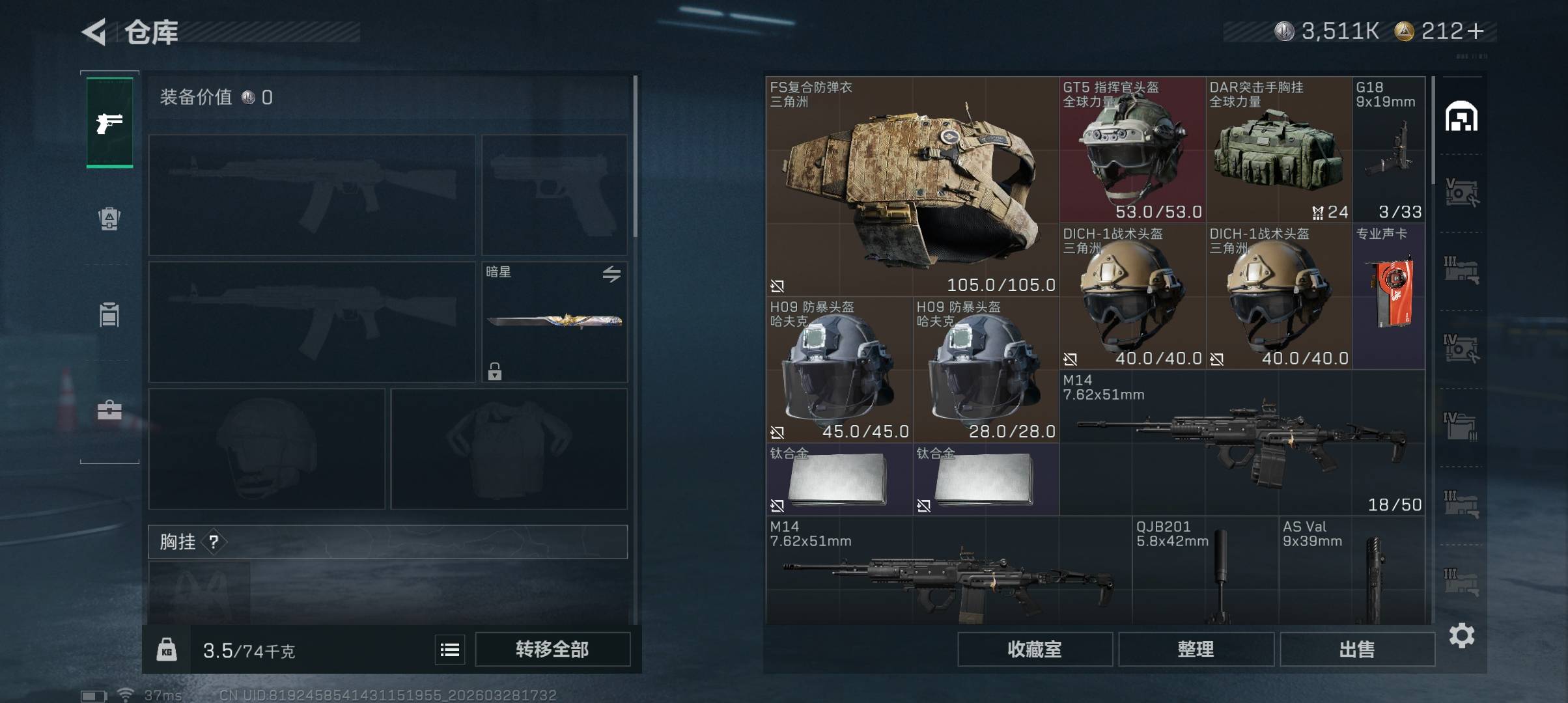Select the QJB201 barrel attachment slot
The height and width of the screenshot is (703, 1568).
pyautogui.click(x=1205, y=571)
